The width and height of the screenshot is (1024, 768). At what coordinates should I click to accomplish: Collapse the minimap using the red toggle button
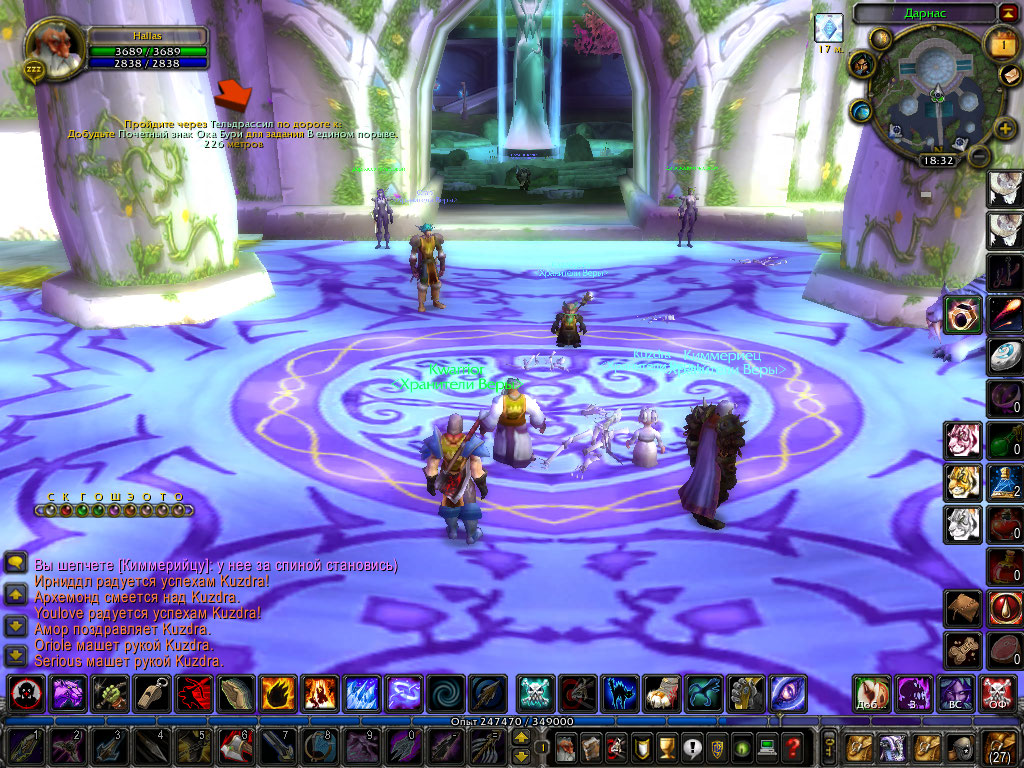tap(1006, 12)
